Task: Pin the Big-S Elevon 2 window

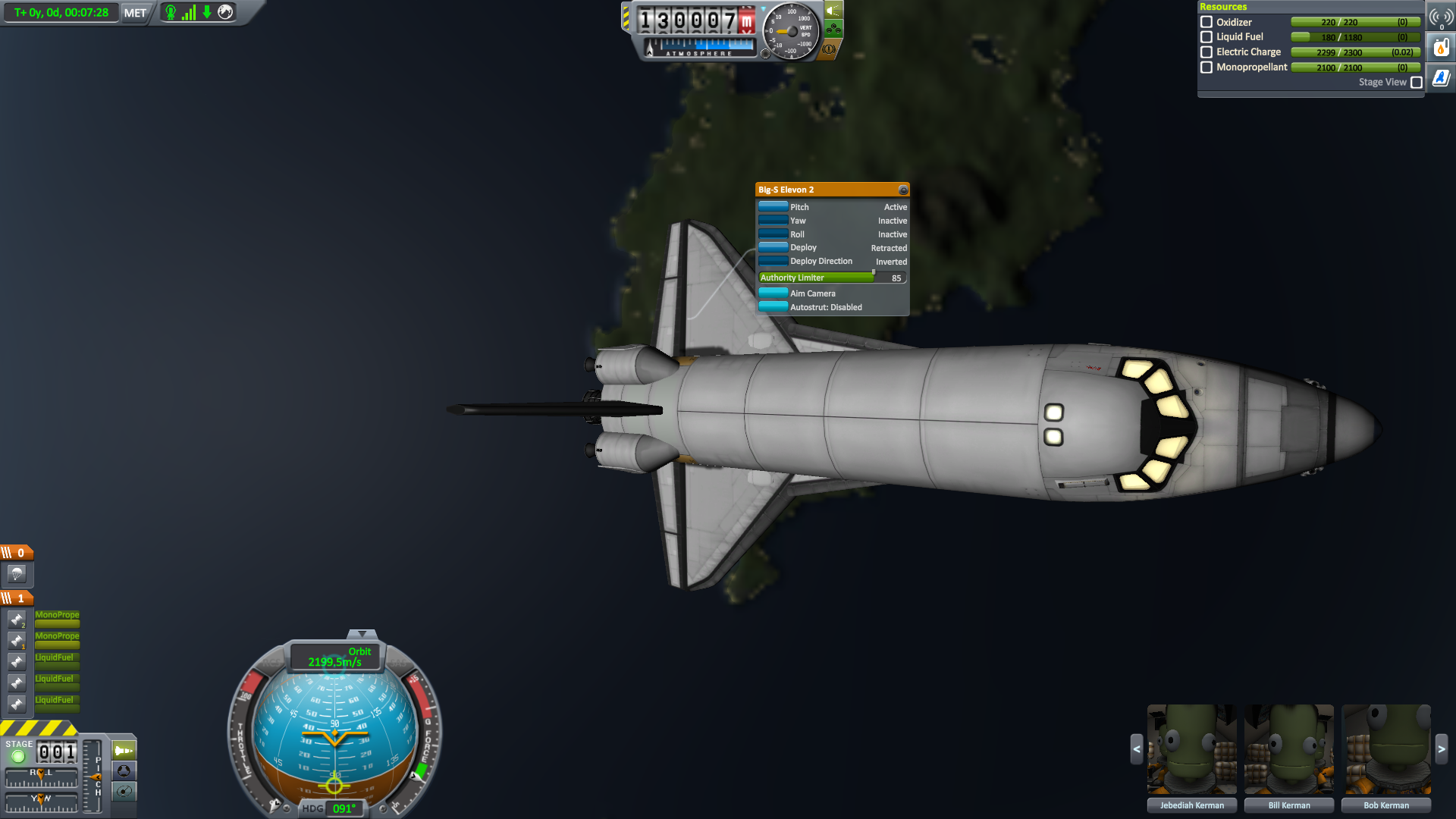Action: point(902,190)
